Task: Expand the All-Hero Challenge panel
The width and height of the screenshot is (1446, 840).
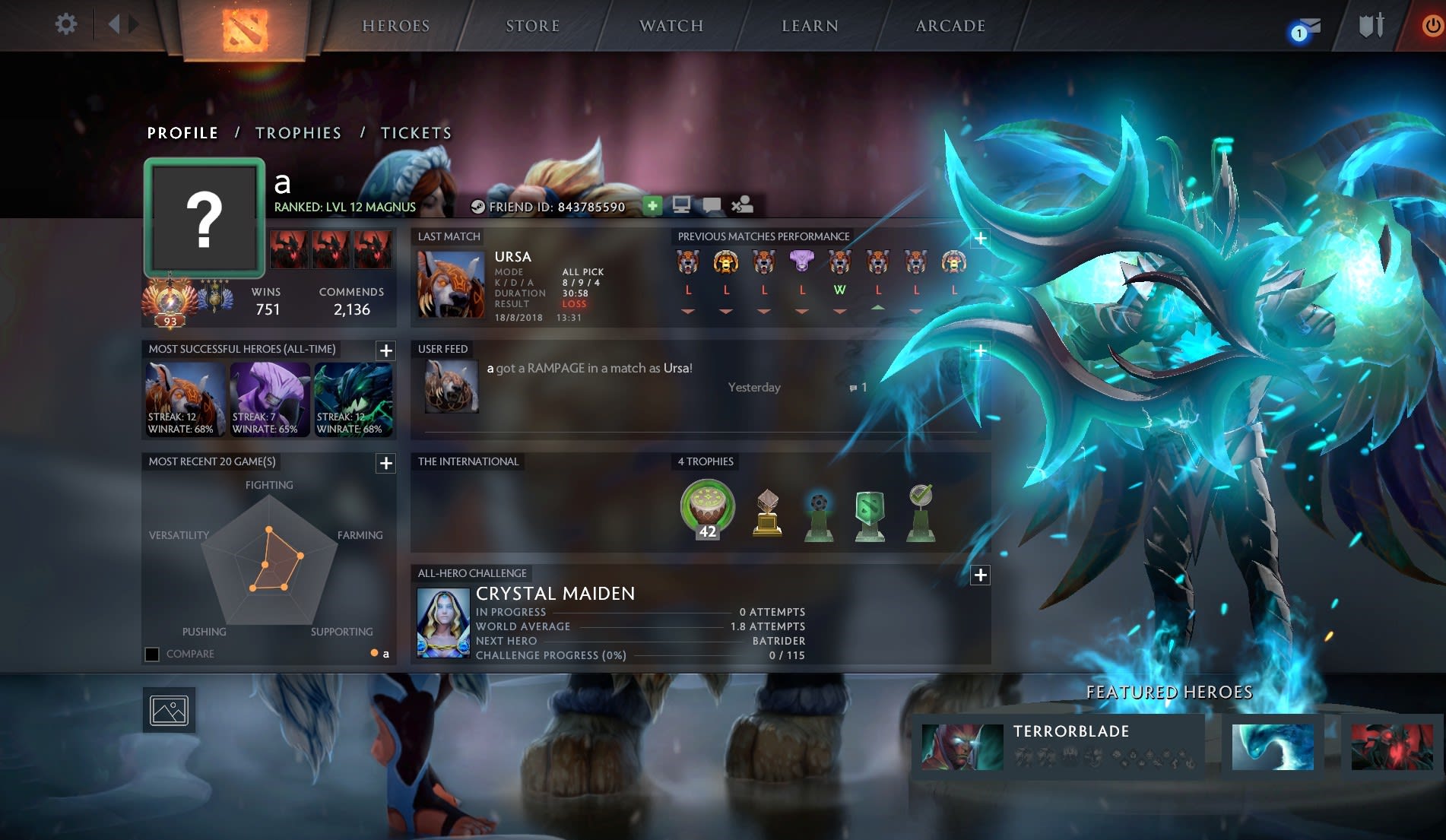Action: point(980,575)
